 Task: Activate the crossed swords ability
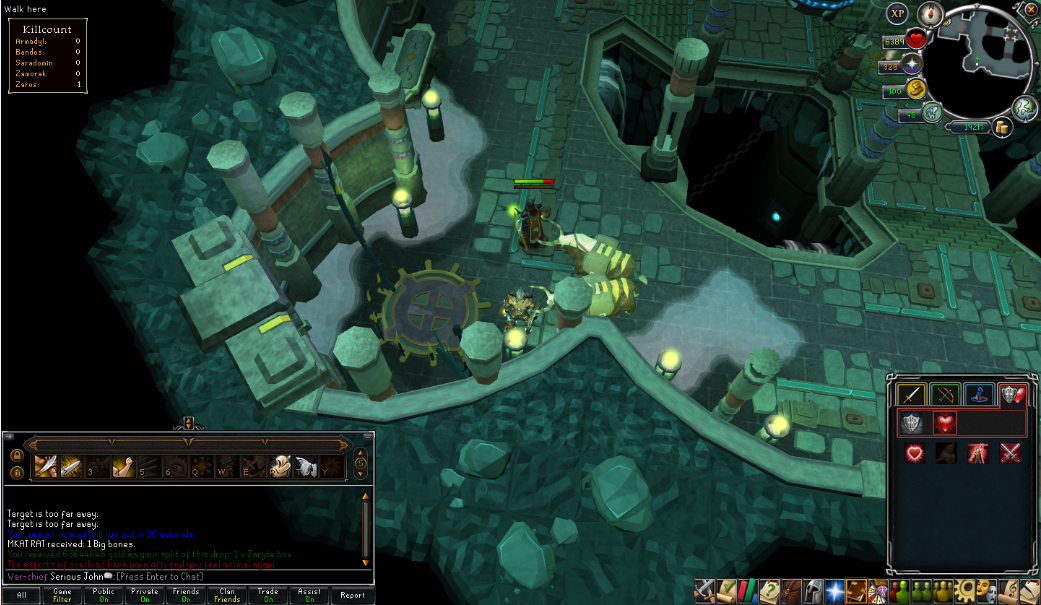pos(1010,453)
